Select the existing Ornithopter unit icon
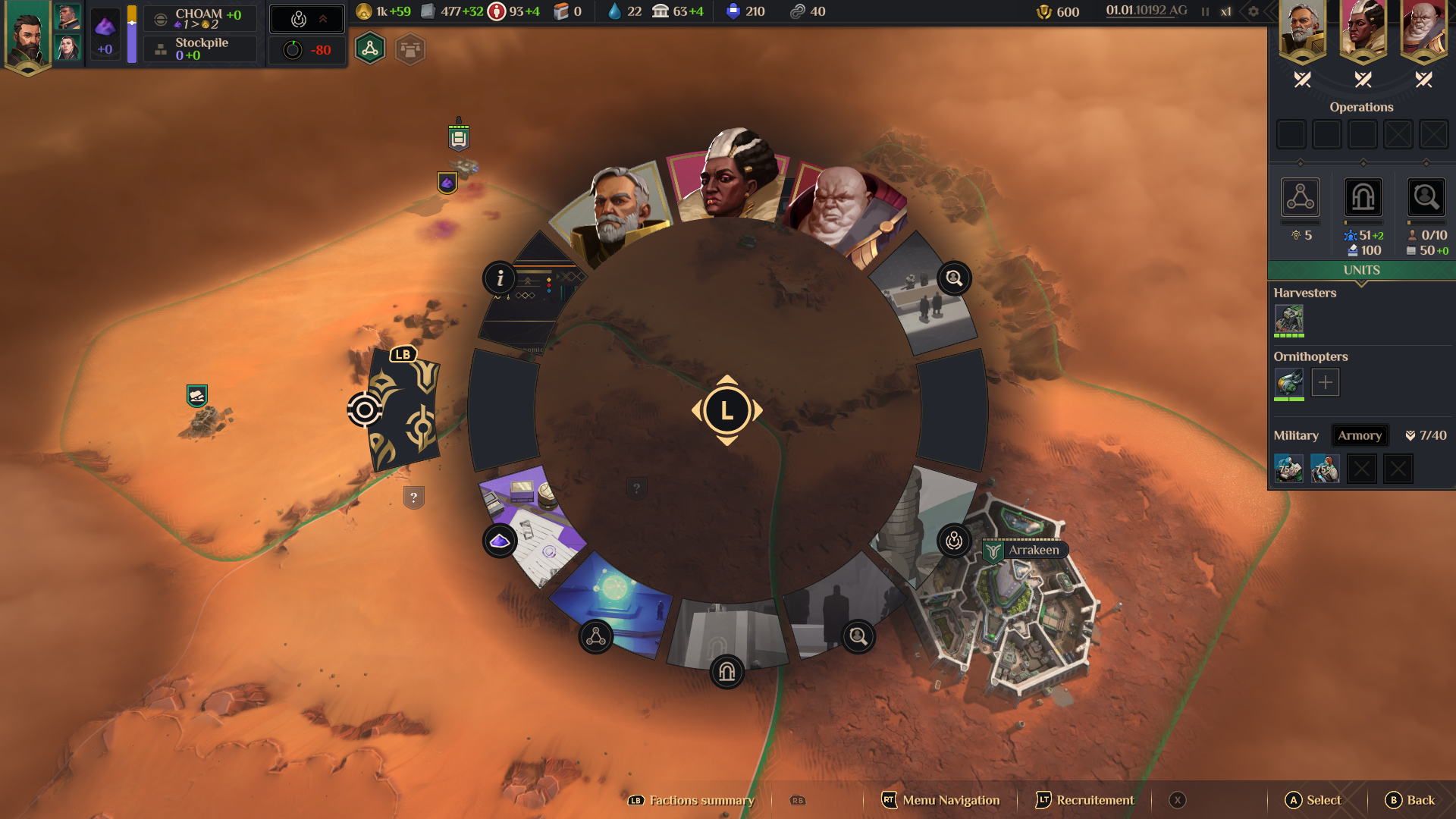 click(1288, 382)
